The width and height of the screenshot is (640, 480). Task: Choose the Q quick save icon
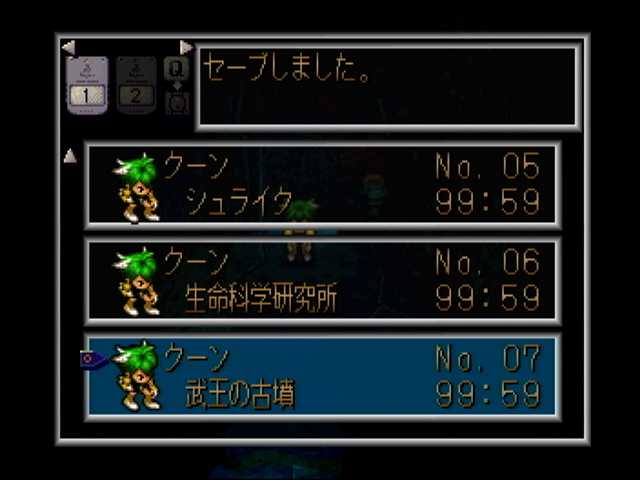176,68
